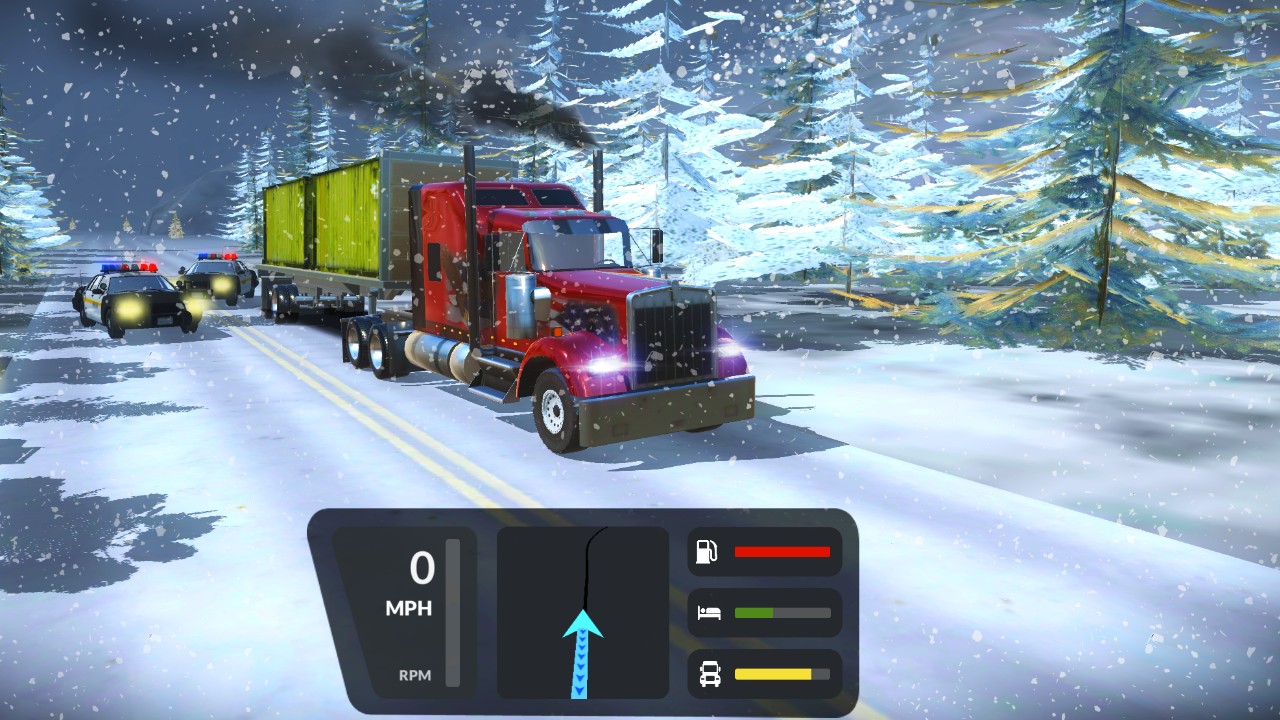Expand the truck health section
This screenshot has width=1280, height=720.
tap(765, 675)
